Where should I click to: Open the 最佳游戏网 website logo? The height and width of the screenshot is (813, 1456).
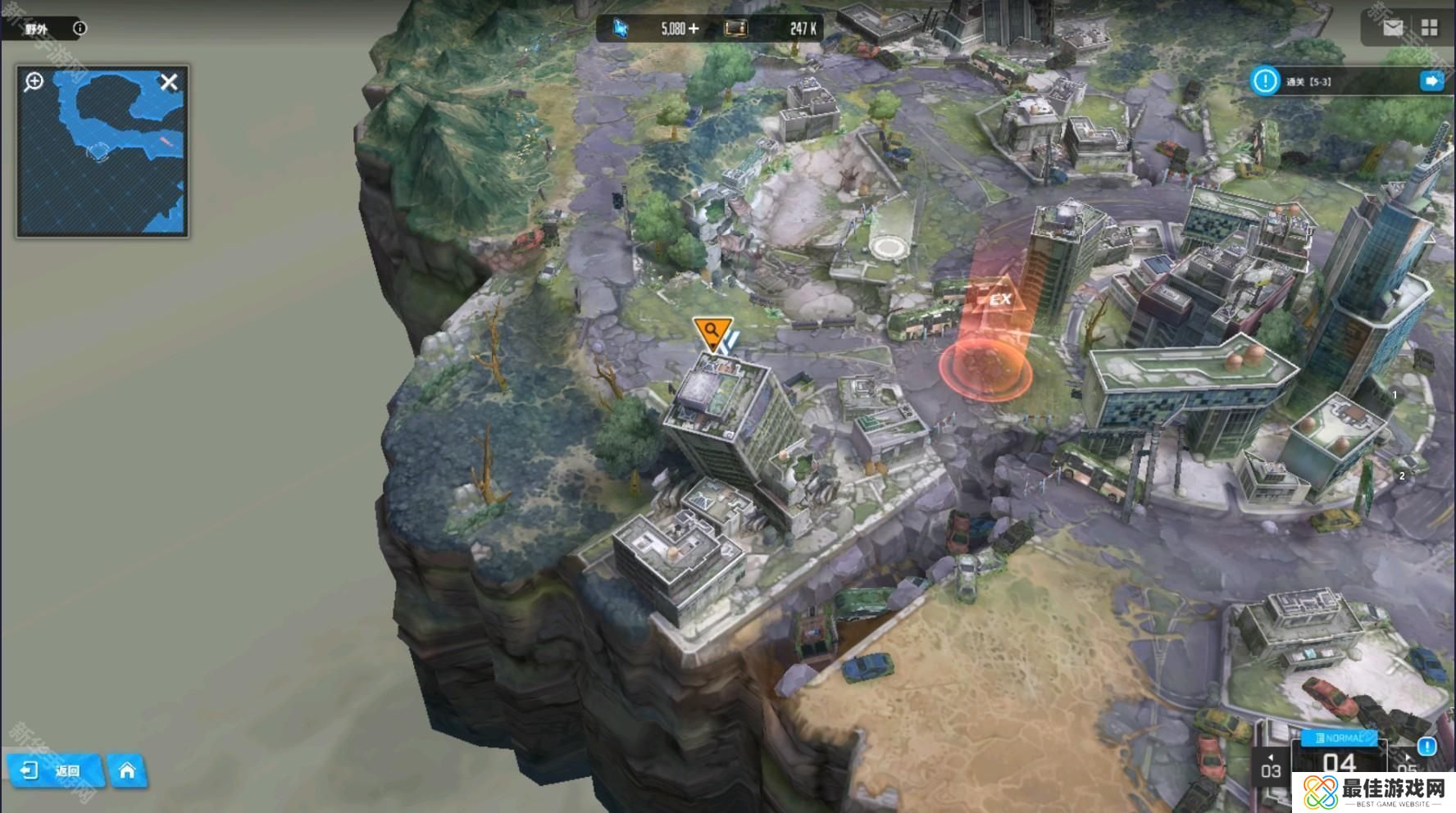coord(1374,792)
